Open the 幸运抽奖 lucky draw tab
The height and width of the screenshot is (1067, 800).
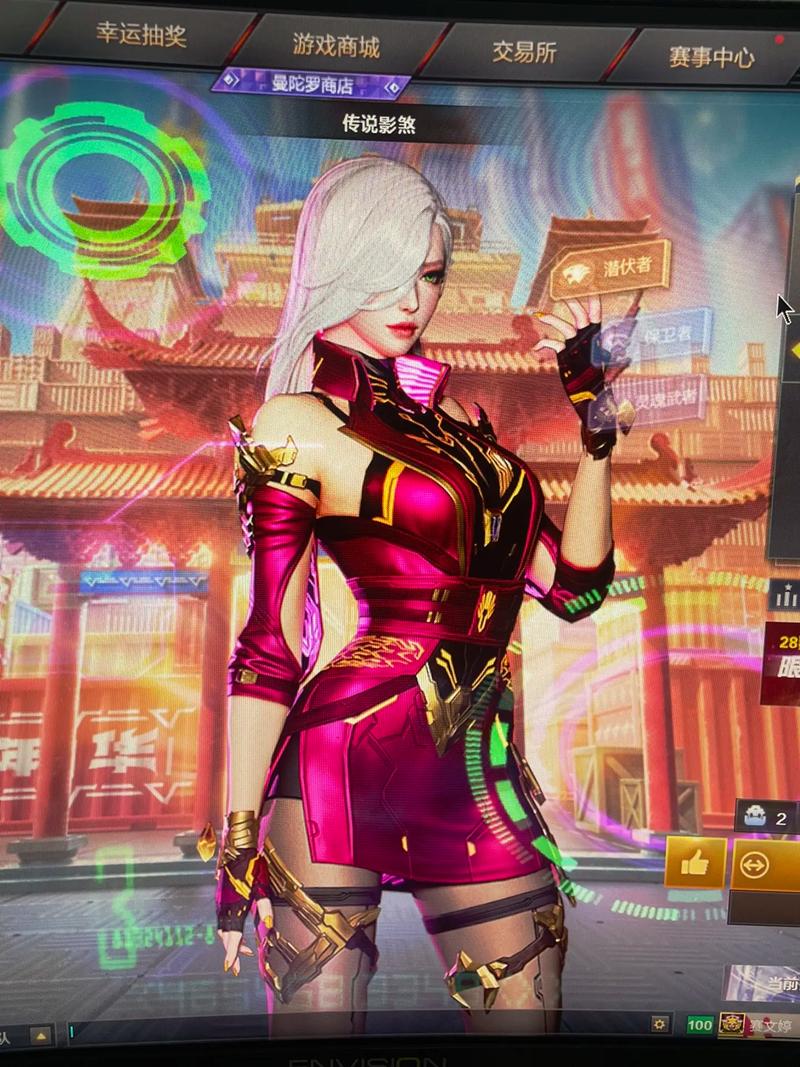(x=140, y=36)
